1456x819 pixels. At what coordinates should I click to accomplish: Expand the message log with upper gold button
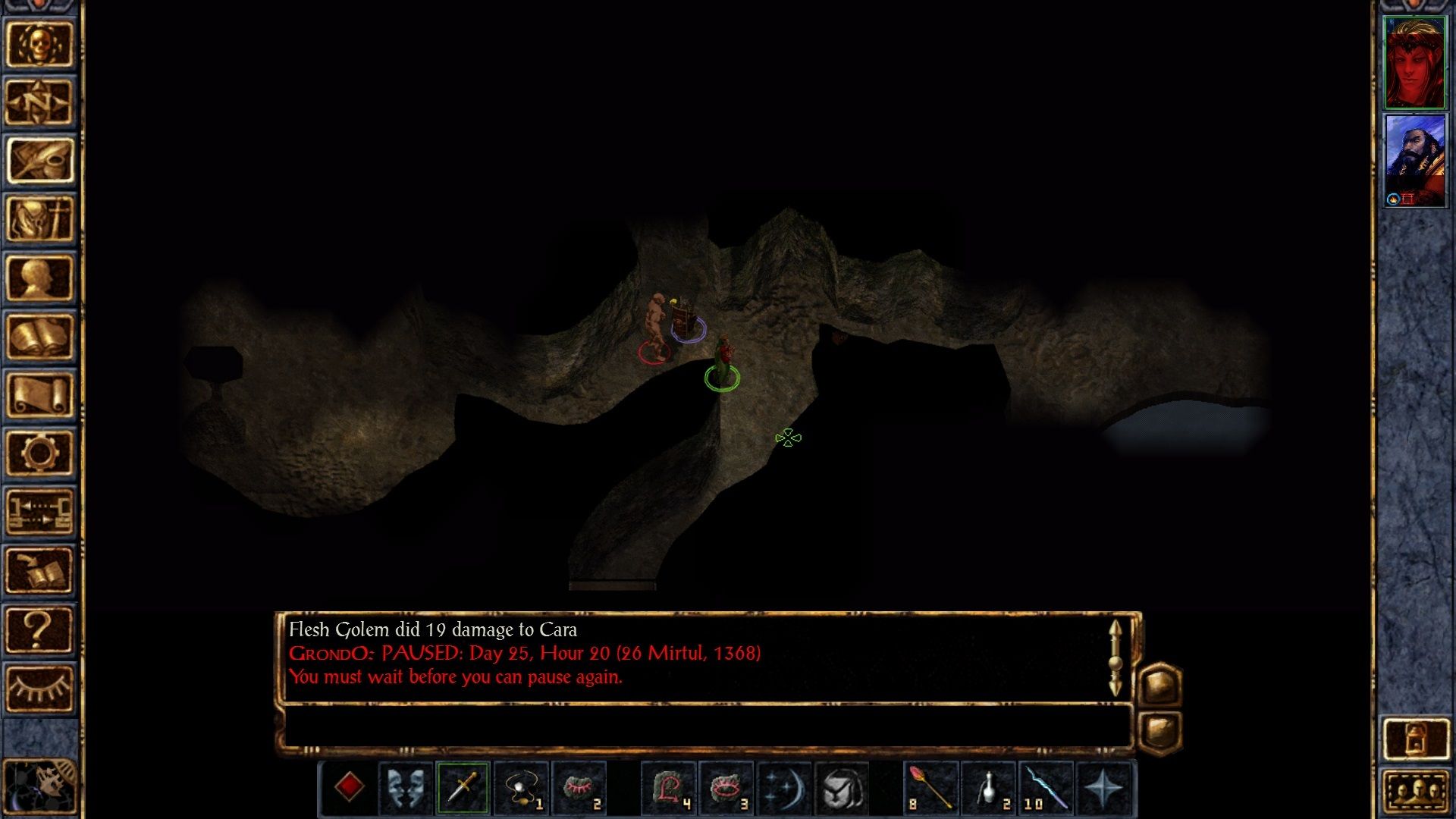point(1160,683)
